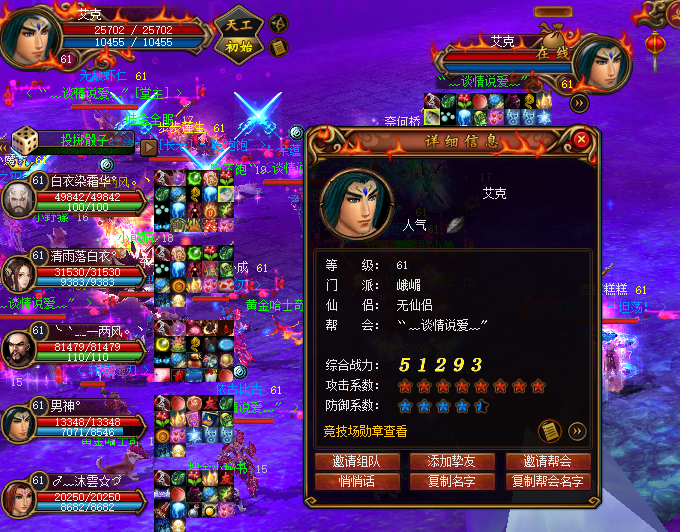The image size is (680, 532).
Task: Expand the arrow button under target portrait
Action: (580, 102)
